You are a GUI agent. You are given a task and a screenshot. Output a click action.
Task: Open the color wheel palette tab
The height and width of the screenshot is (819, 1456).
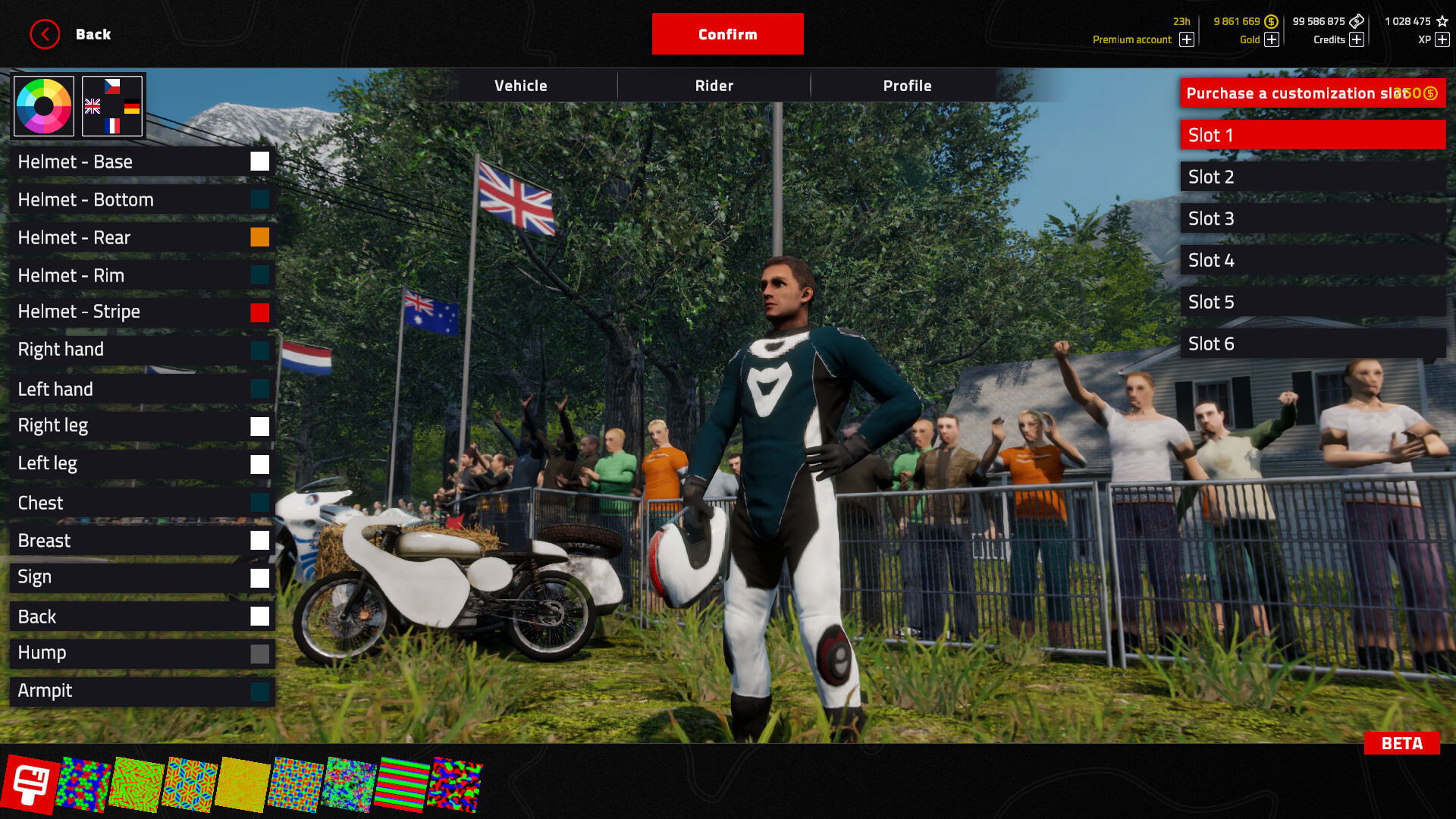pos(42,105)
